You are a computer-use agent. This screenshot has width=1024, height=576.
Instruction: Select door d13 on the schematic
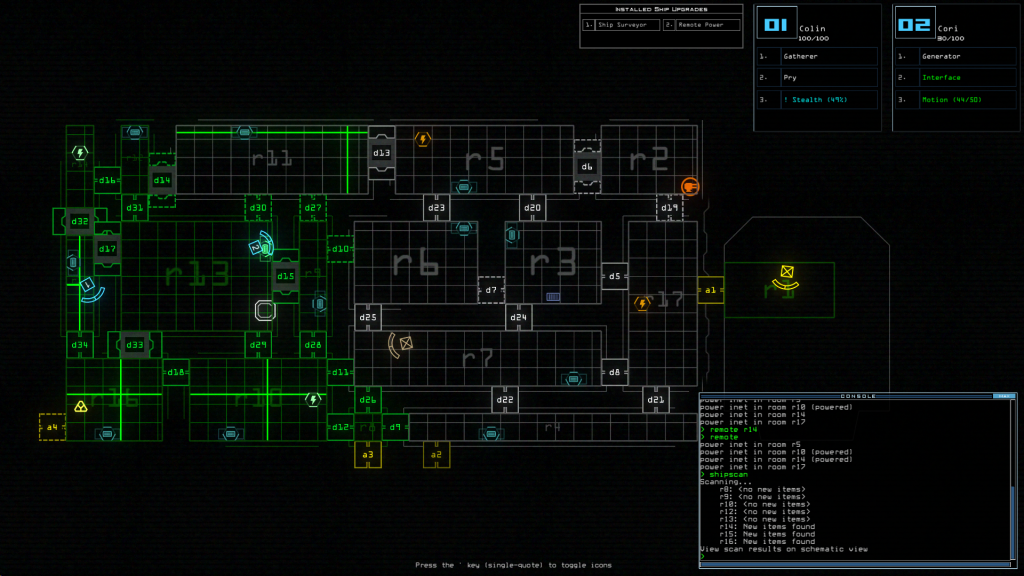(381, 152)
